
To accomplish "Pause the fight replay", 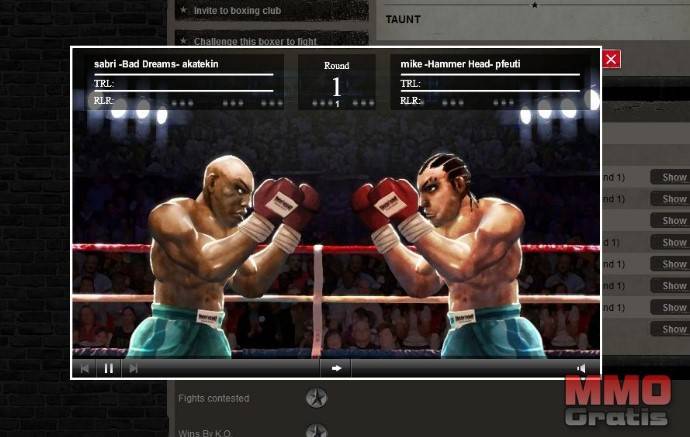I will click(108, 368).
